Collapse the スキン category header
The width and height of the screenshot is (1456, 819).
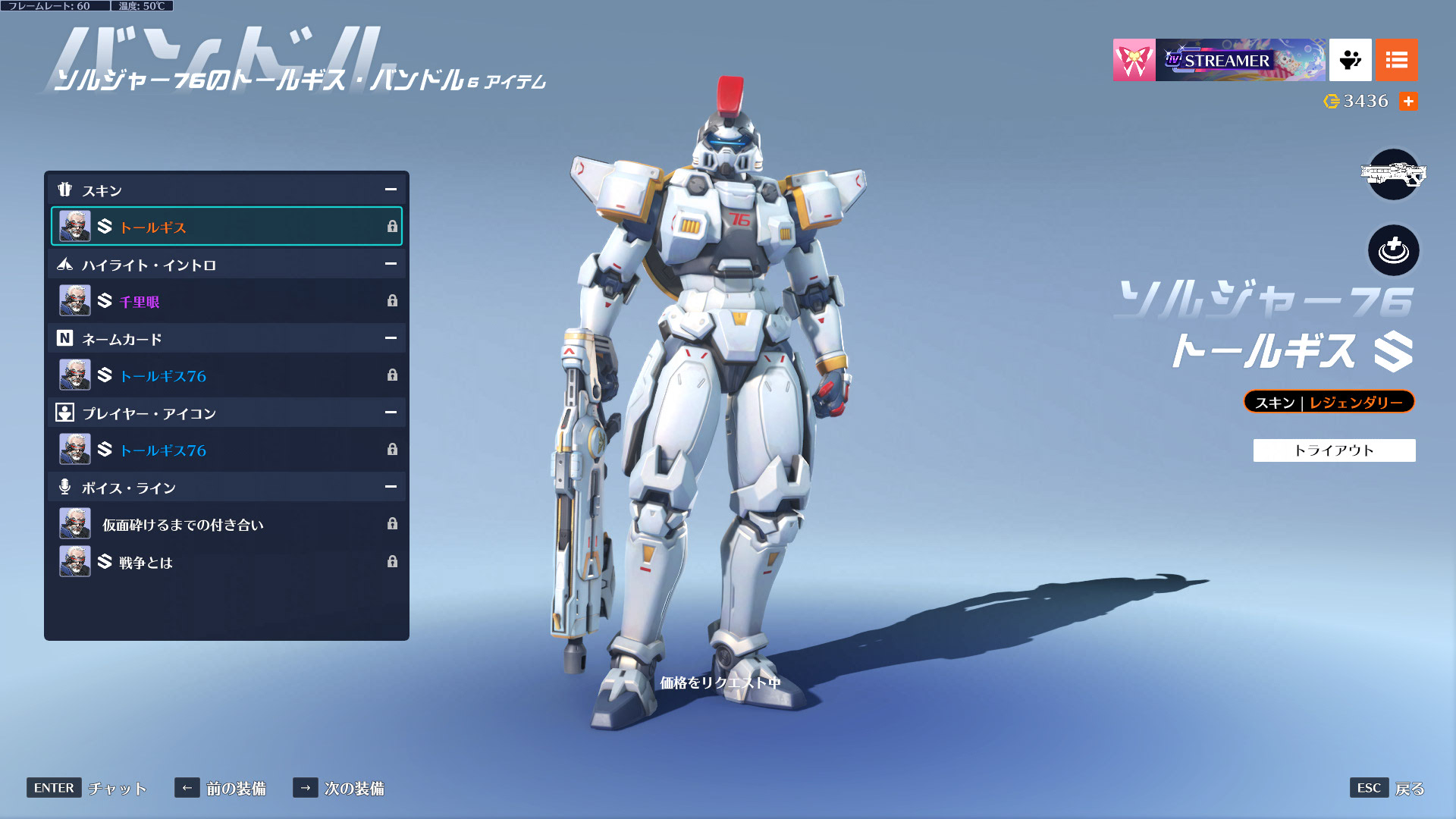[391, 190]
